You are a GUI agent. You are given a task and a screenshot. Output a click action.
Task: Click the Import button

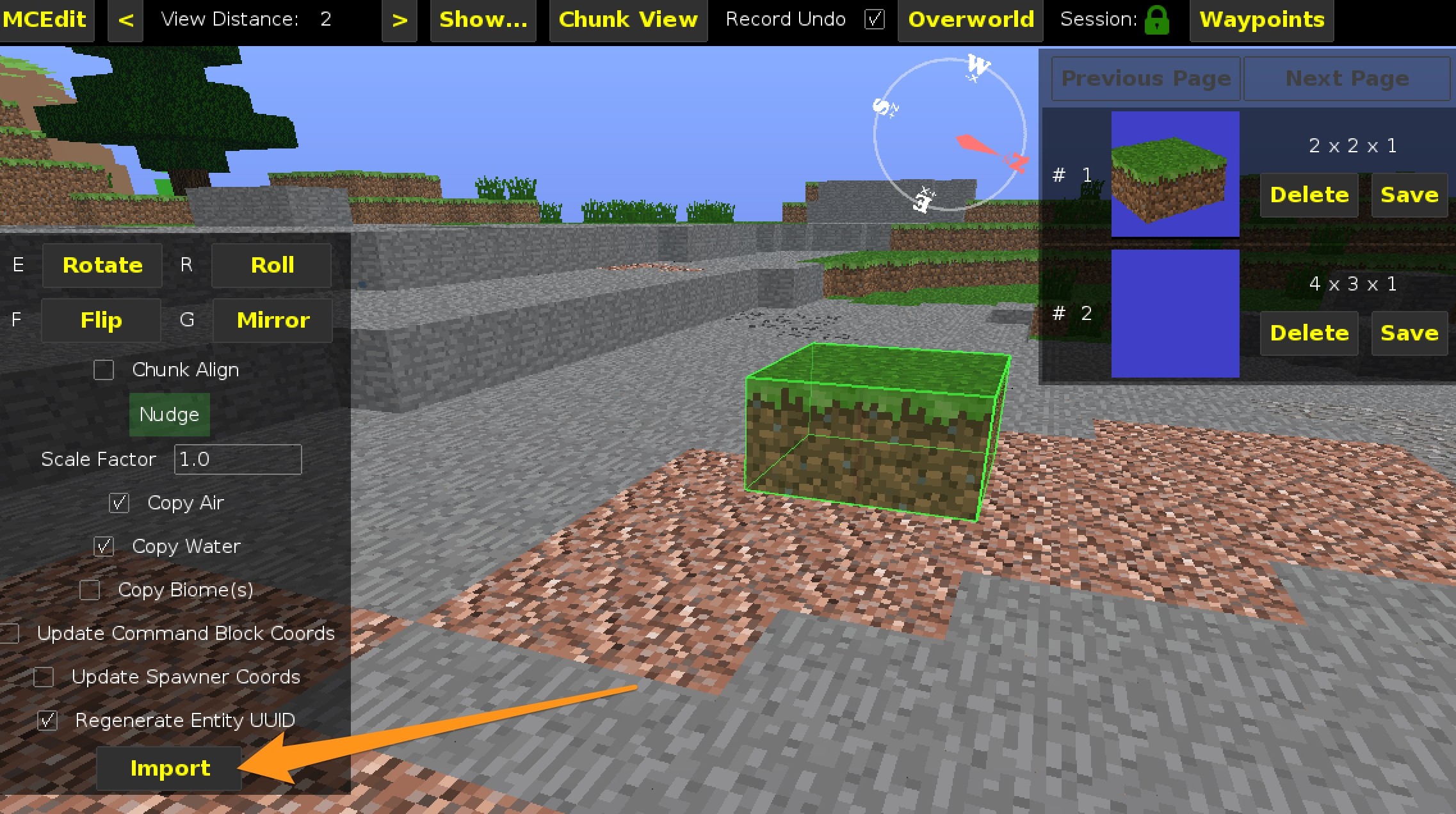pos(168,769)
